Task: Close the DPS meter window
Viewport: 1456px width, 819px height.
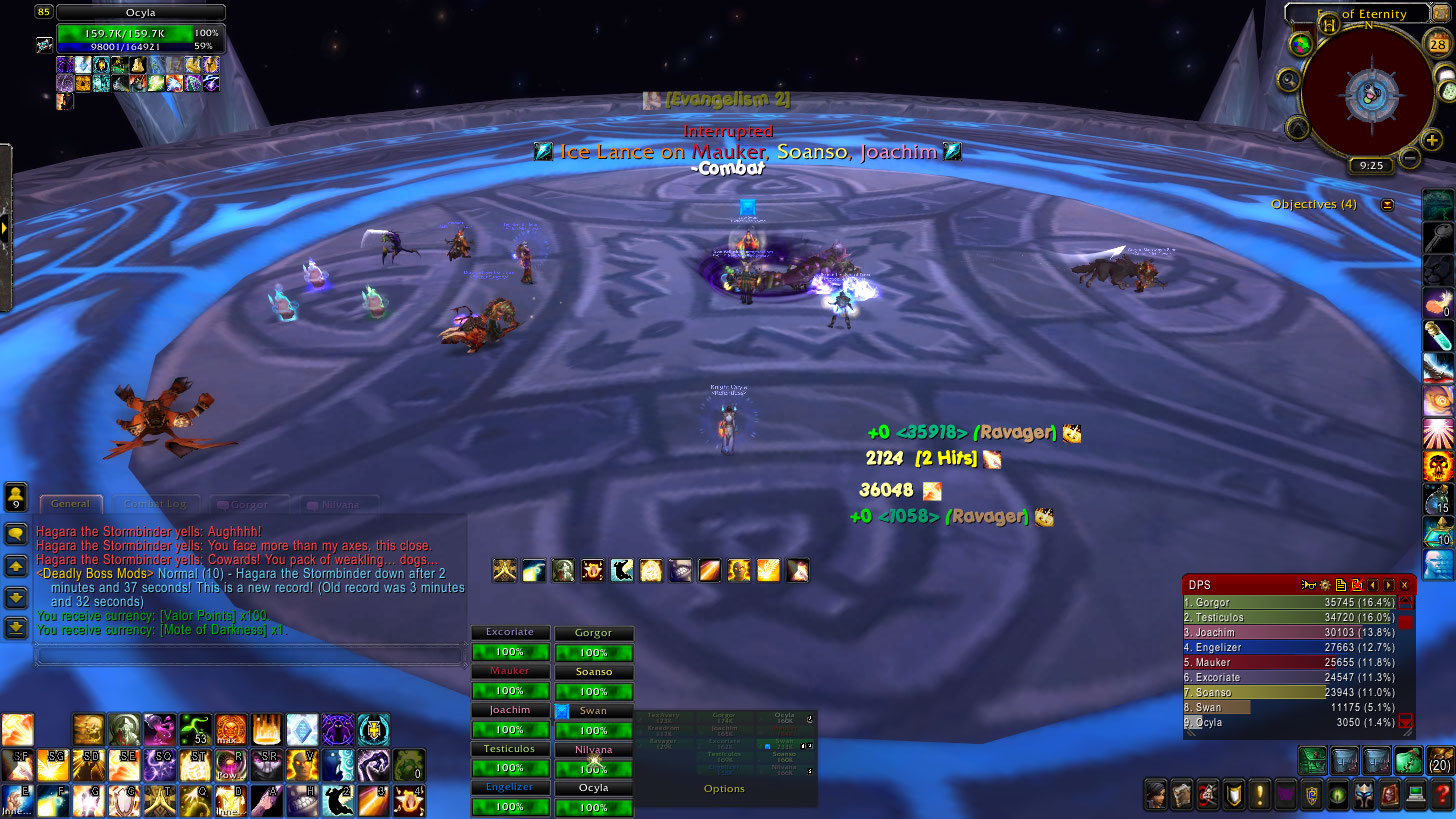Action: pos(1404,585)
